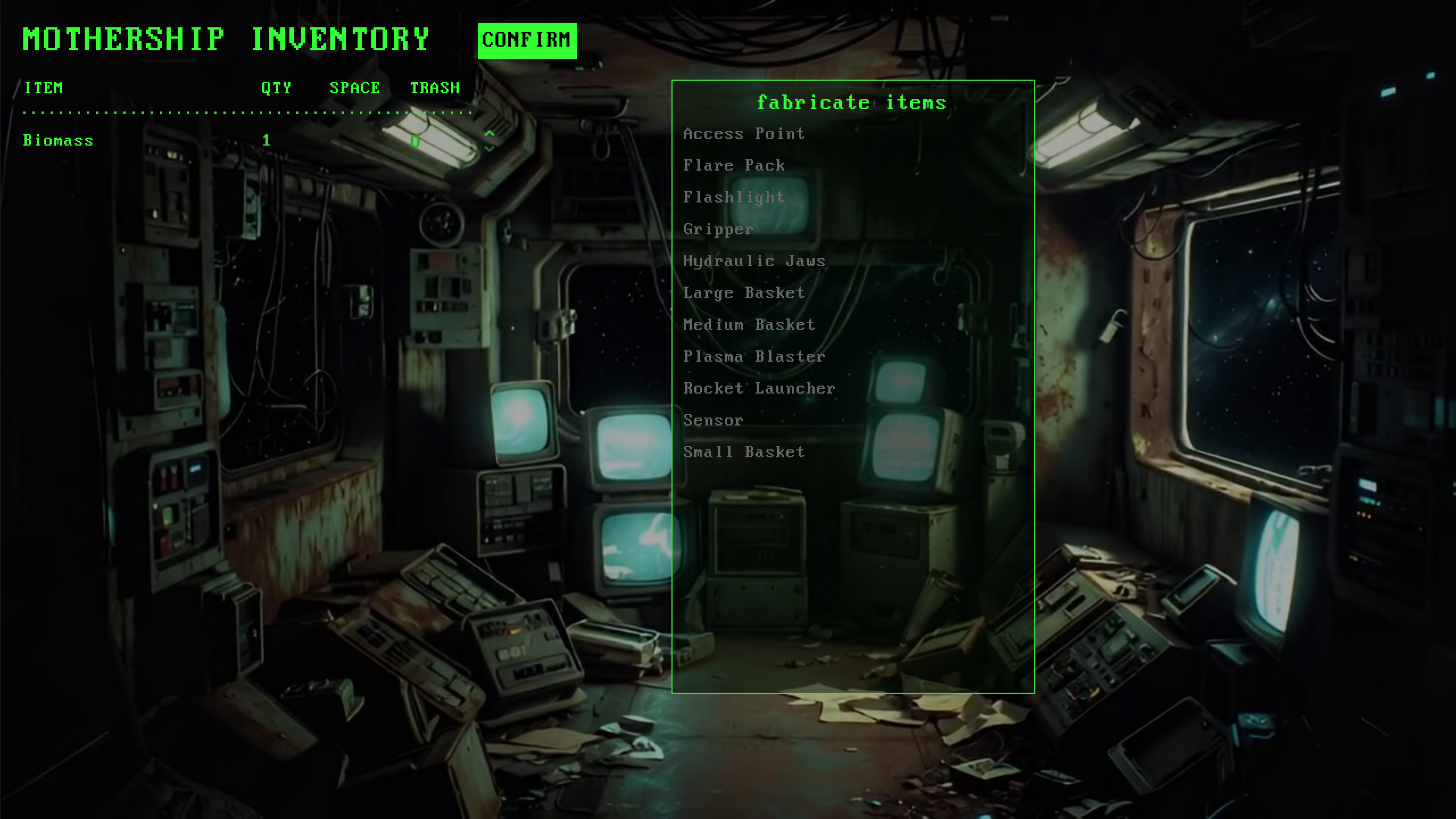This screenshot has width=1456, height=819.
Task: Select Flare Pack from fabricate list
Action: [x=733, y=166]
